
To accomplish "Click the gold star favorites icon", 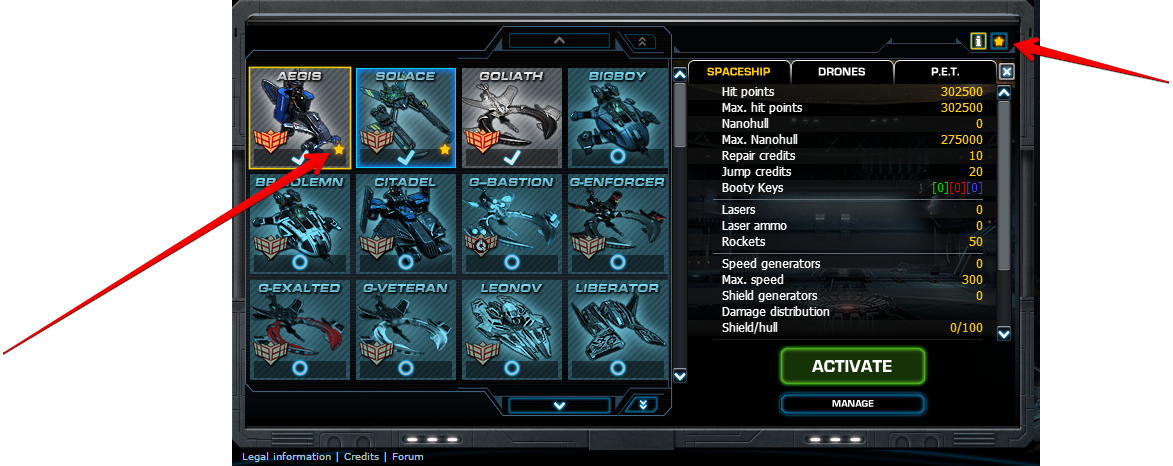I will (998, 41).
